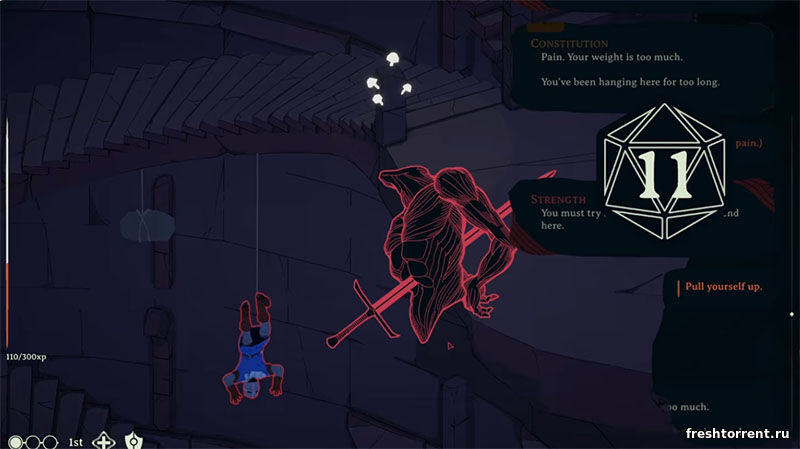Choose the "Pull yourself up." dialogue option
This screenshot has width=800, height=449.
tap(724, 287)
